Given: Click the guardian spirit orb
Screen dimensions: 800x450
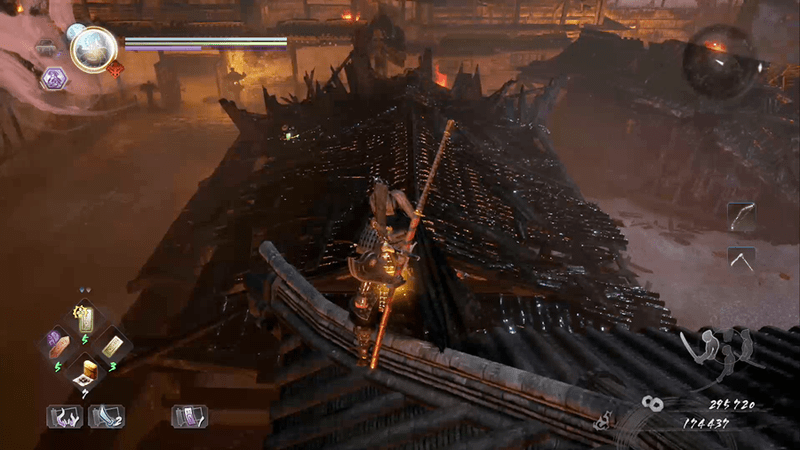Looking at the screenshot, I should tap(96, 47).
